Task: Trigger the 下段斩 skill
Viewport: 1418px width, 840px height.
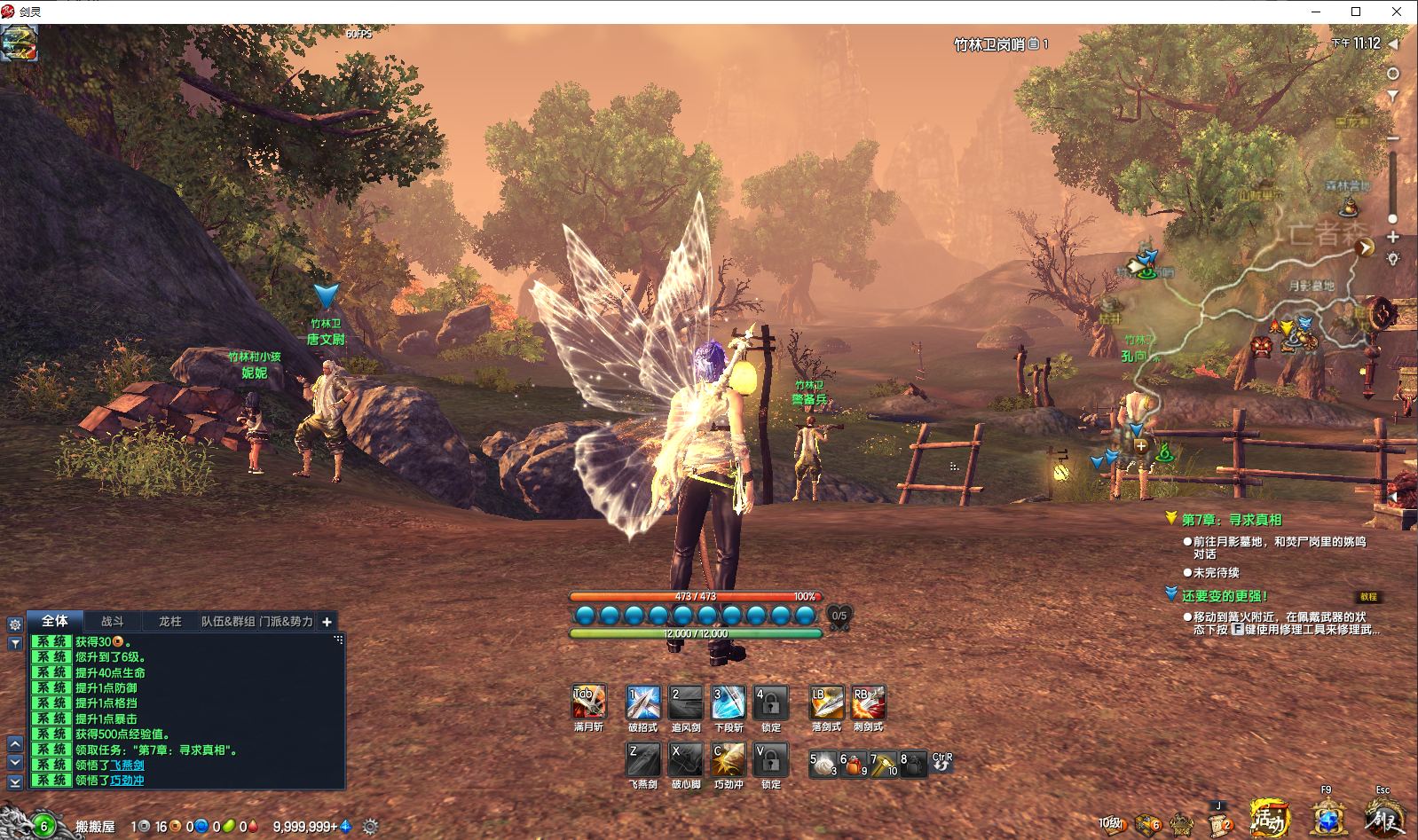Action: tap(729, 702)
